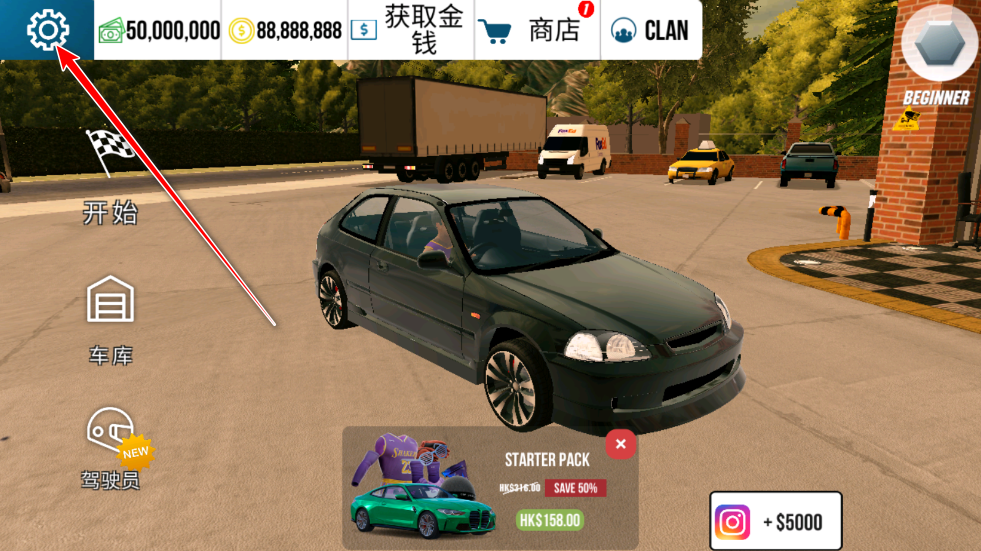Buy Starter Pack for HK$158.00
The width and height of the screenshot is (981, 551).
(550, 520)
